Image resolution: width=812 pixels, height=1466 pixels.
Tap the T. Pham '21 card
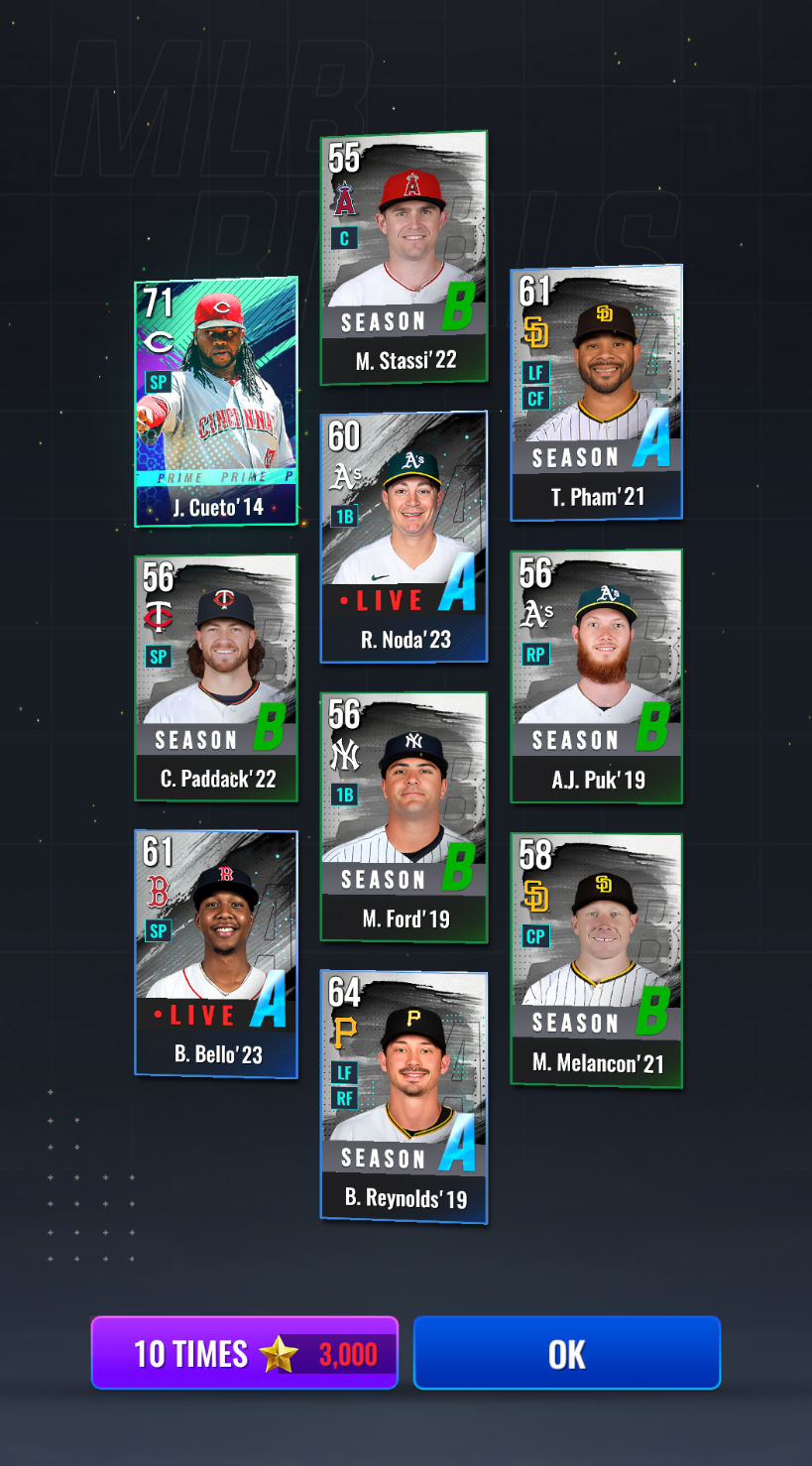[596, 393]
